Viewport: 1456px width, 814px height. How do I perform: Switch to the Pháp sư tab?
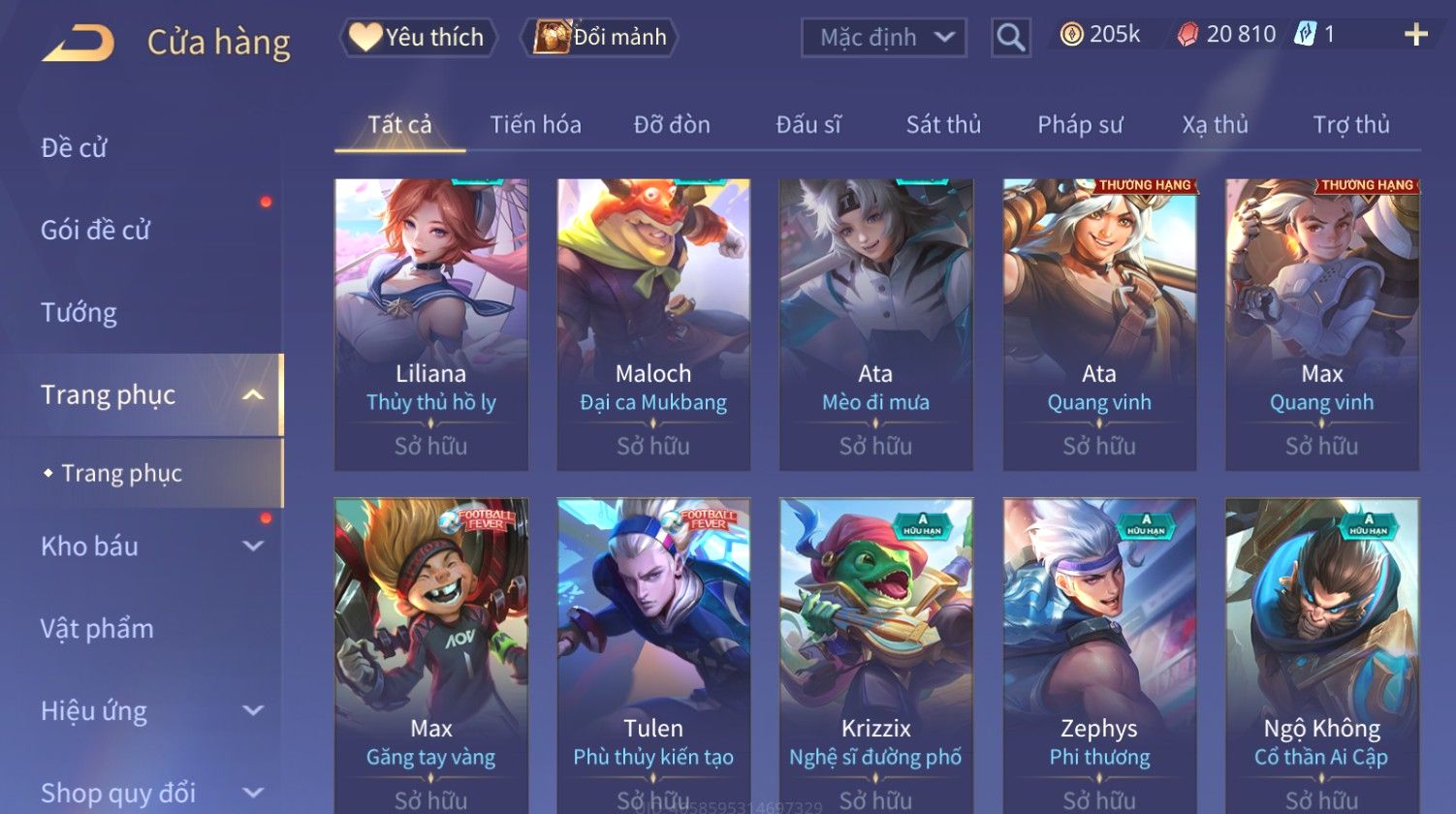[x=1080, y=125]
